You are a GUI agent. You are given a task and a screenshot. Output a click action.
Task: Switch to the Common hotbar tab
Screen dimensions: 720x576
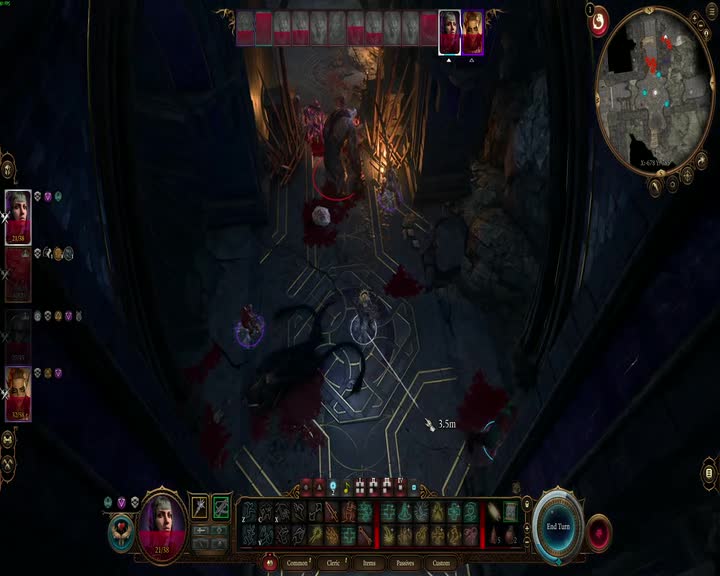[x=298, y=563]
